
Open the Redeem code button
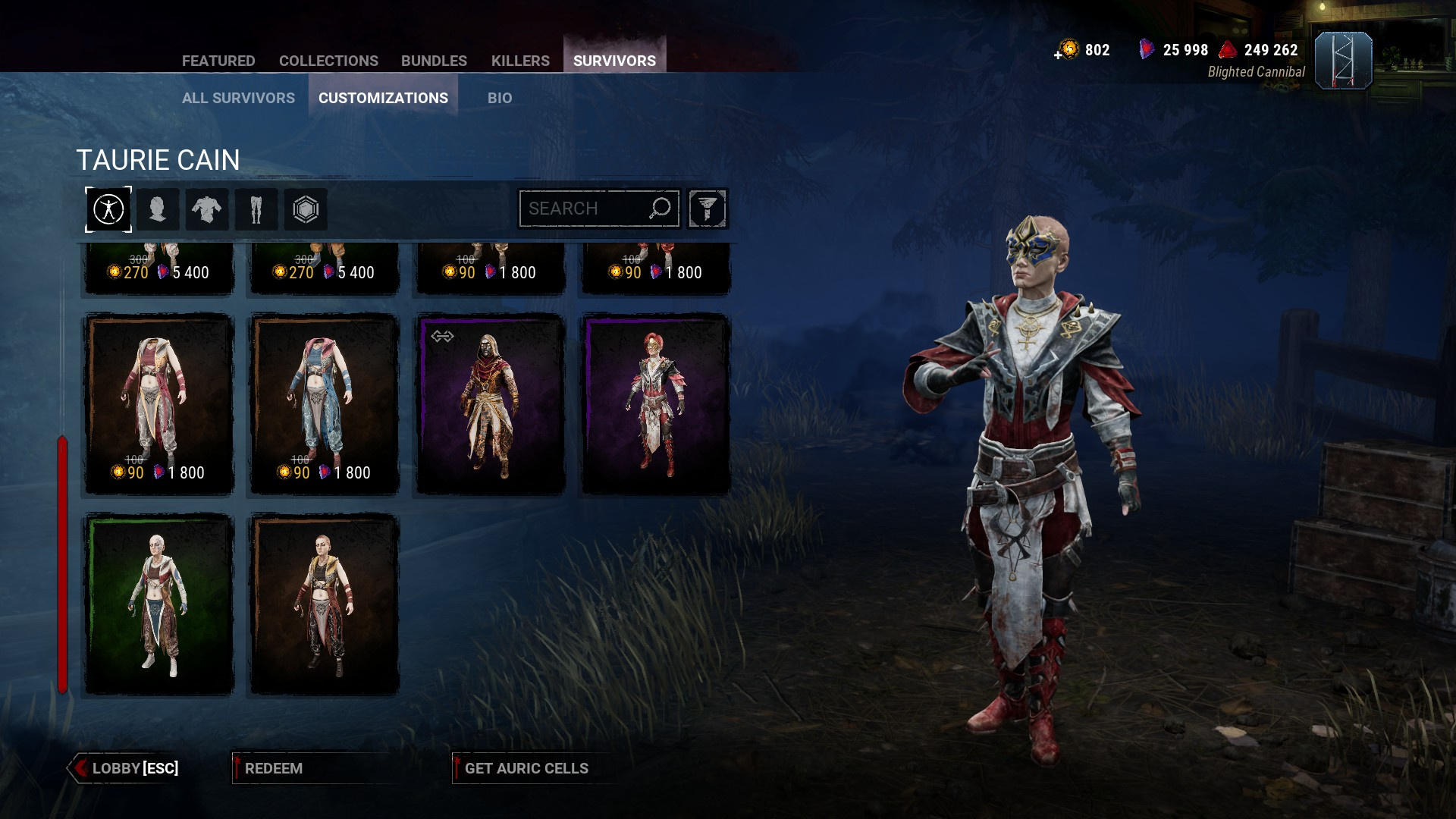273,768
